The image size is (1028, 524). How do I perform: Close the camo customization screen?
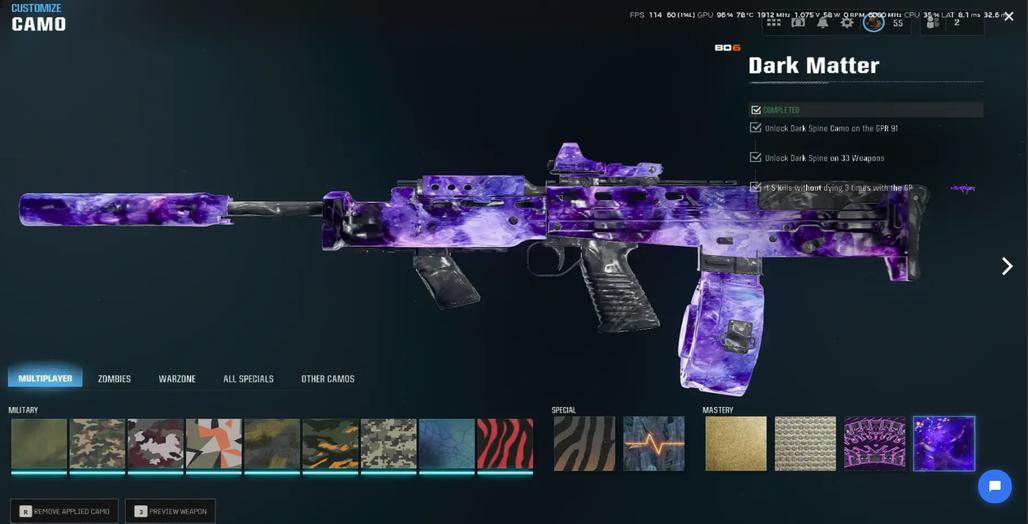click(1008, 17)
